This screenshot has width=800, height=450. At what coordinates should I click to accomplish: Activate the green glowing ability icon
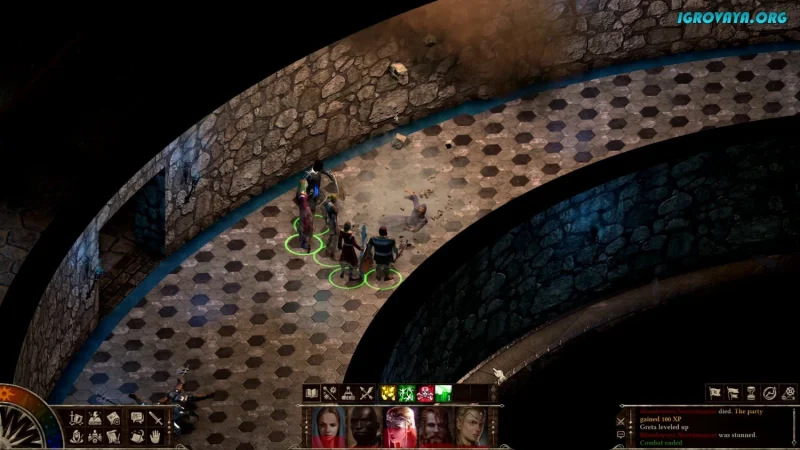coord(443,393)
